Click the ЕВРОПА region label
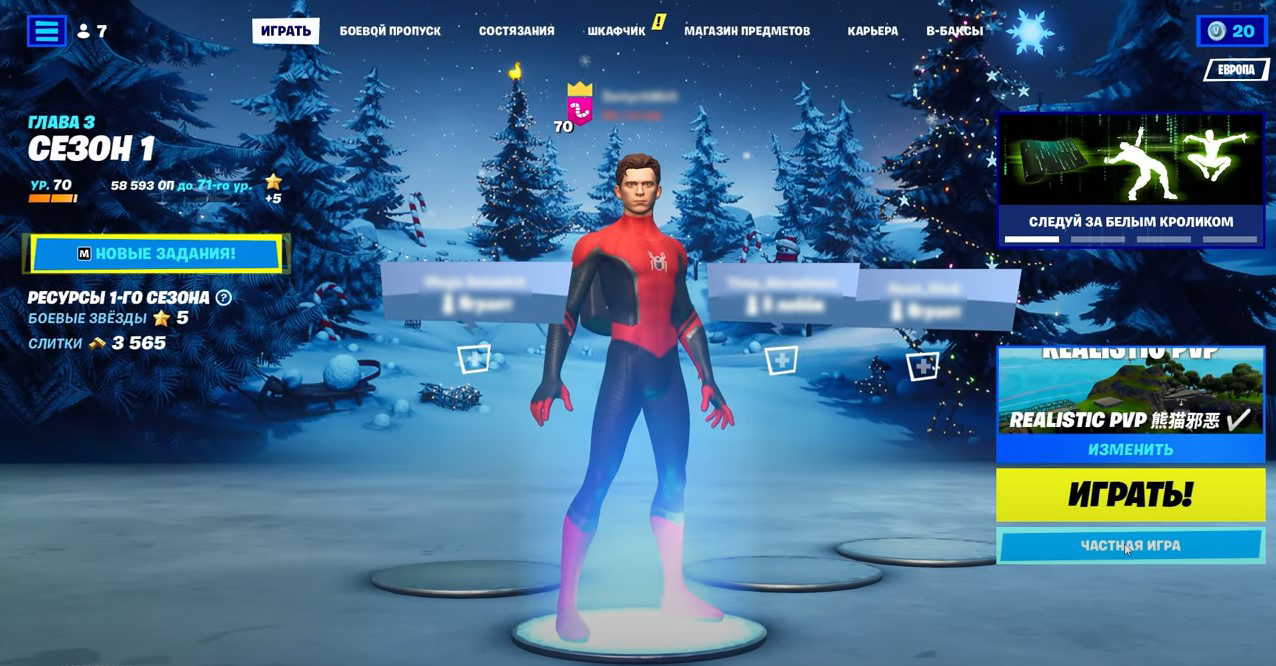The height and width of the screenshot is (666, 1276). (1236, 70)
